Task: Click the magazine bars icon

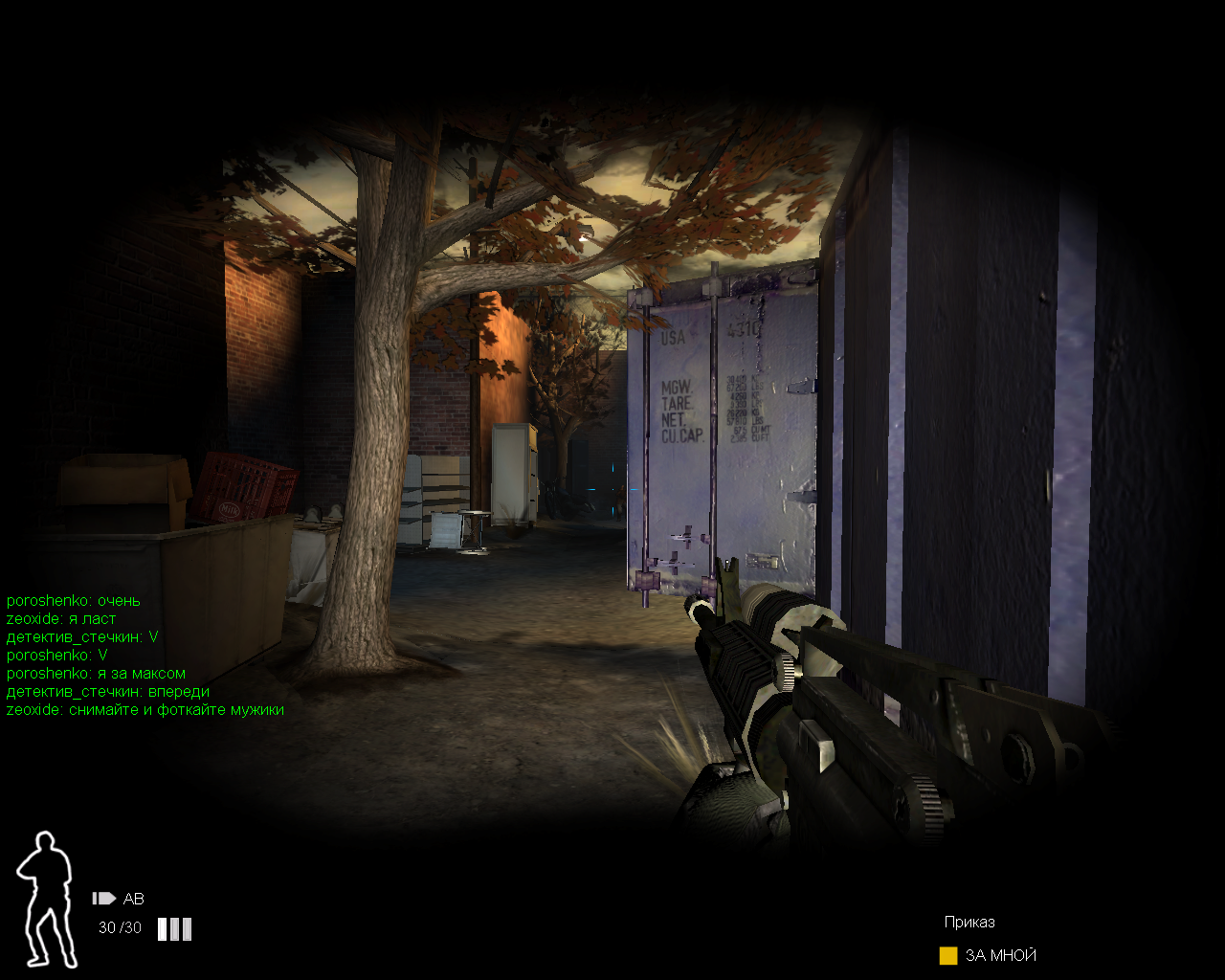Action: 174,928
